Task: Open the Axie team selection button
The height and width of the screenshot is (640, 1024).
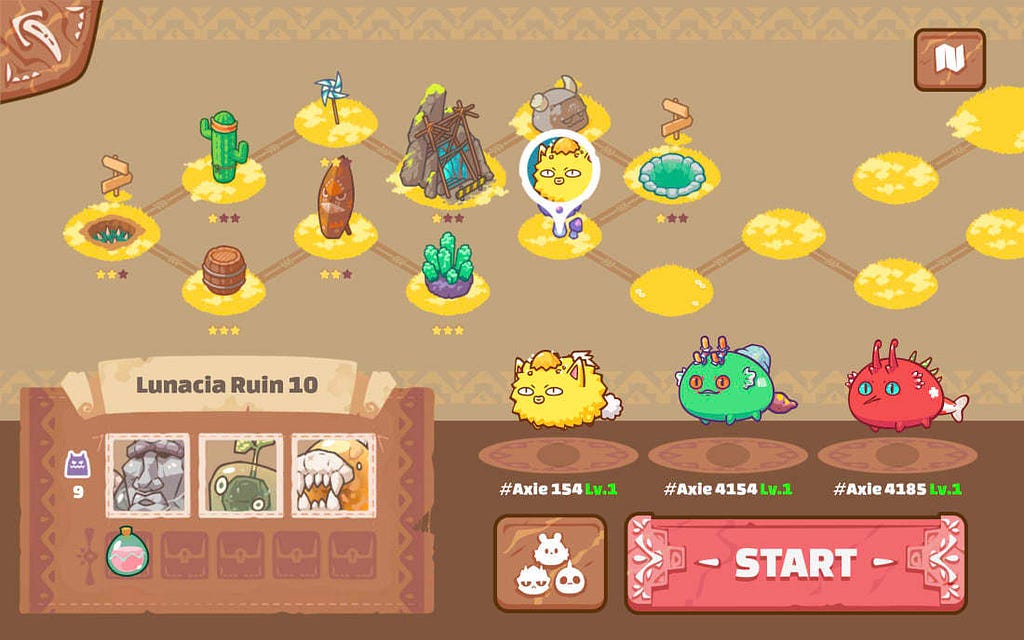Action: (x=550, y=563)
